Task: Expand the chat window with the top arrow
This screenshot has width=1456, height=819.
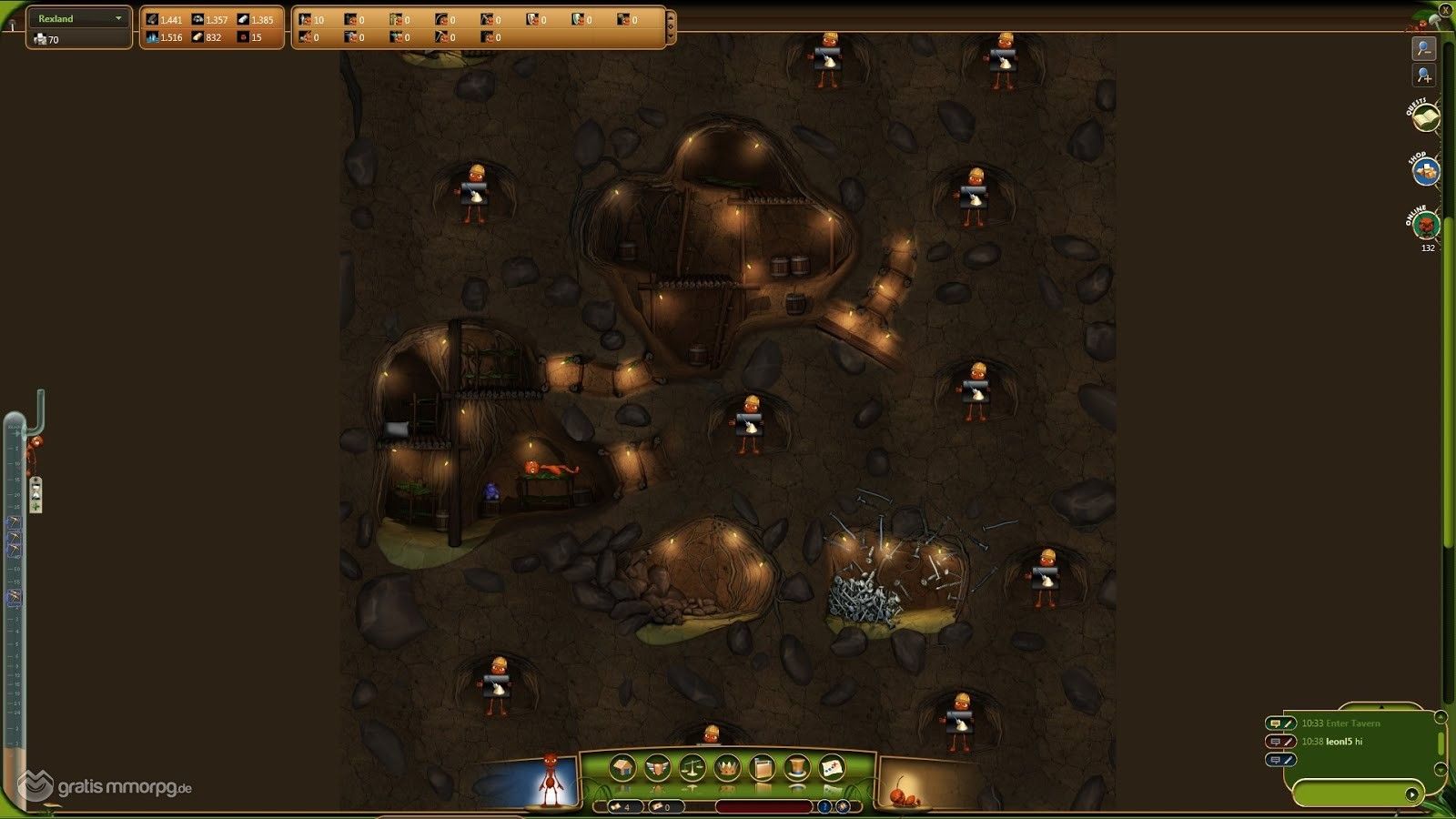Action: pos(1380,706)
